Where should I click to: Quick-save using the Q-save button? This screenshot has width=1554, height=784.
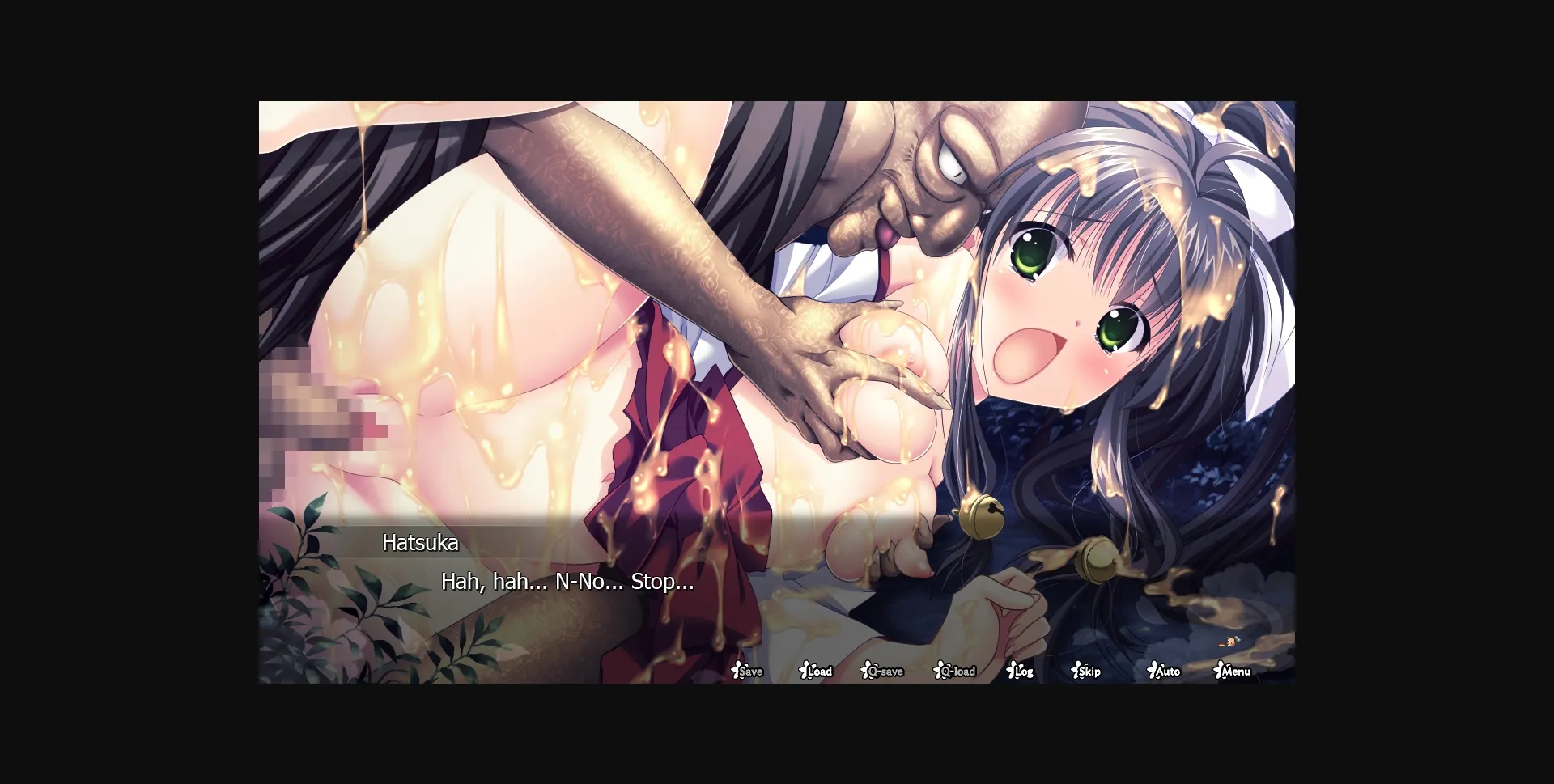point(884,672)
